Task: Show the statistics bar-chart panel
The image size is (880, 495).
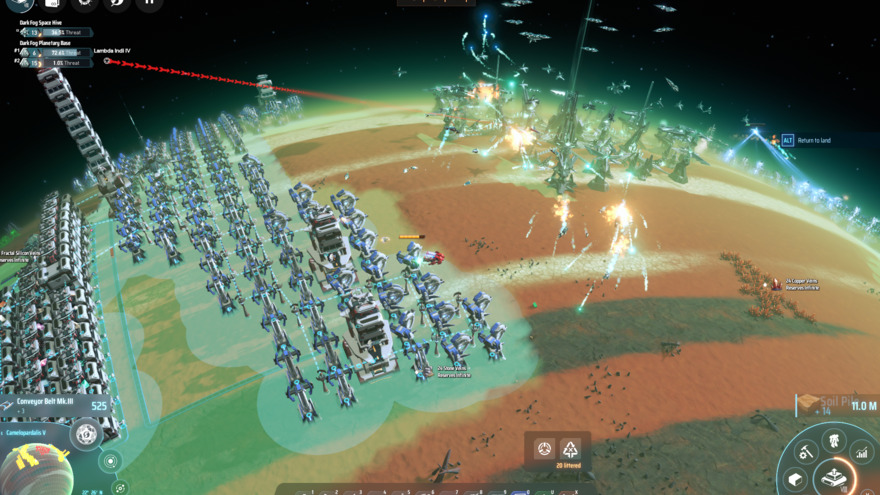Action: tap(861, 453)
